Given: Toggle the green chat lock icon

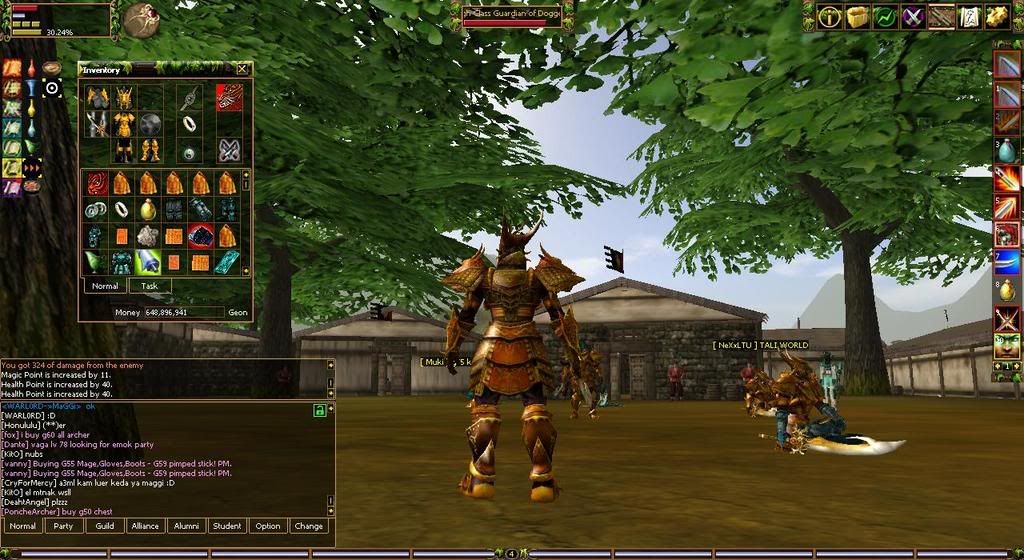Looking at the screenshot, I should (318, 410).
